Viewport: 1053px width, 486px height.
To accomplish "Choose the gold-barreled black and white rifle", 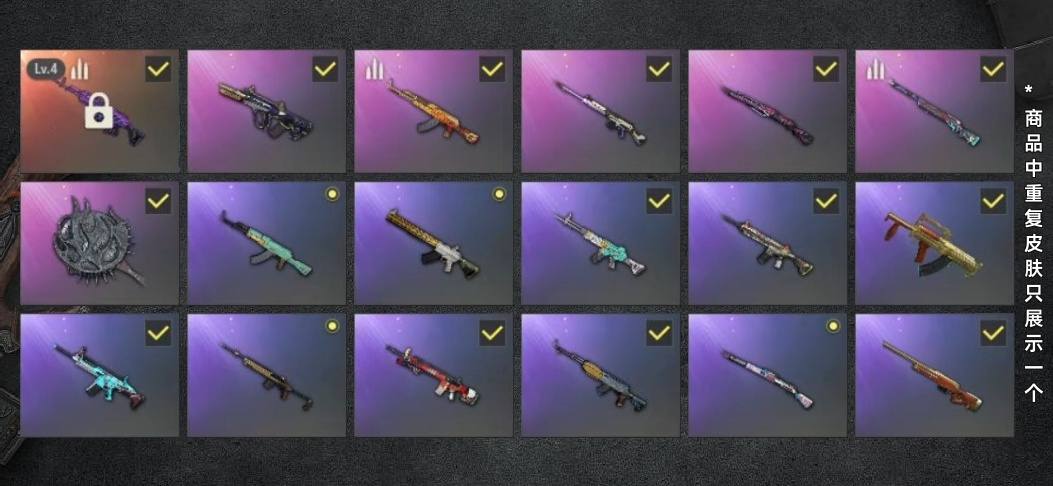I will point(433,244).
